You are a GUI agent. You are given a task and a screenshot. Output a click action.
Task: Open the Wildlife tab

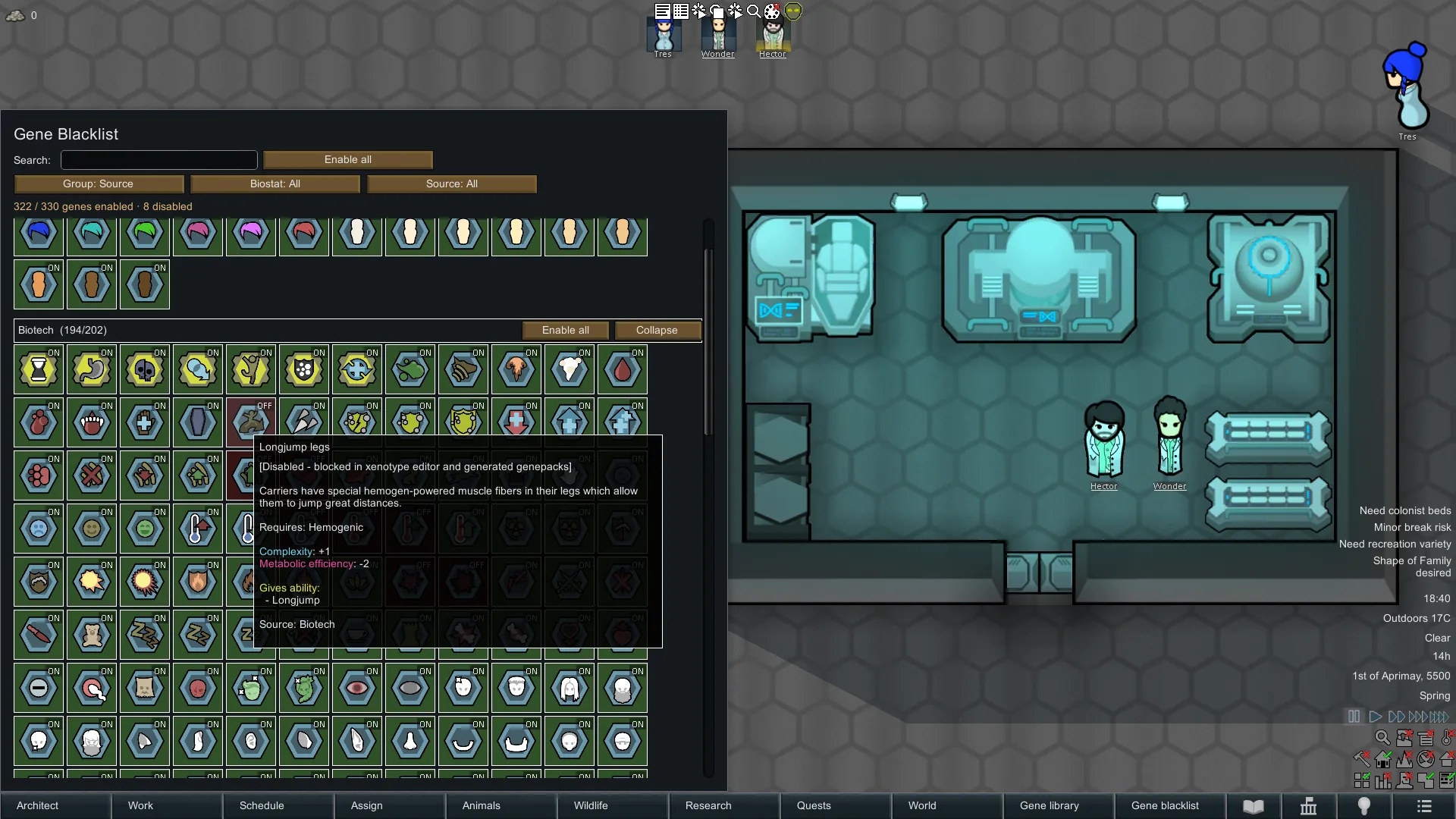point(613,805)
